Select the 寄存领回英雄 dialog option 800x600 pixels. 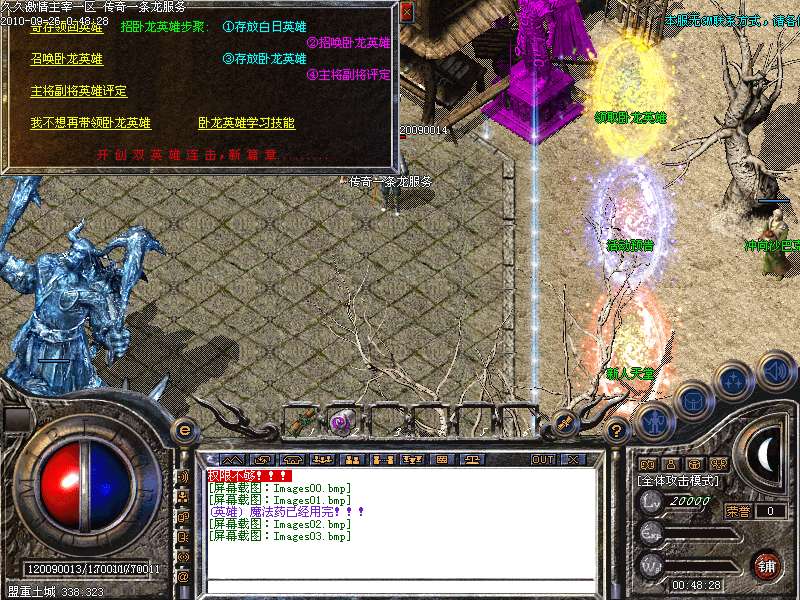point(66,28)
